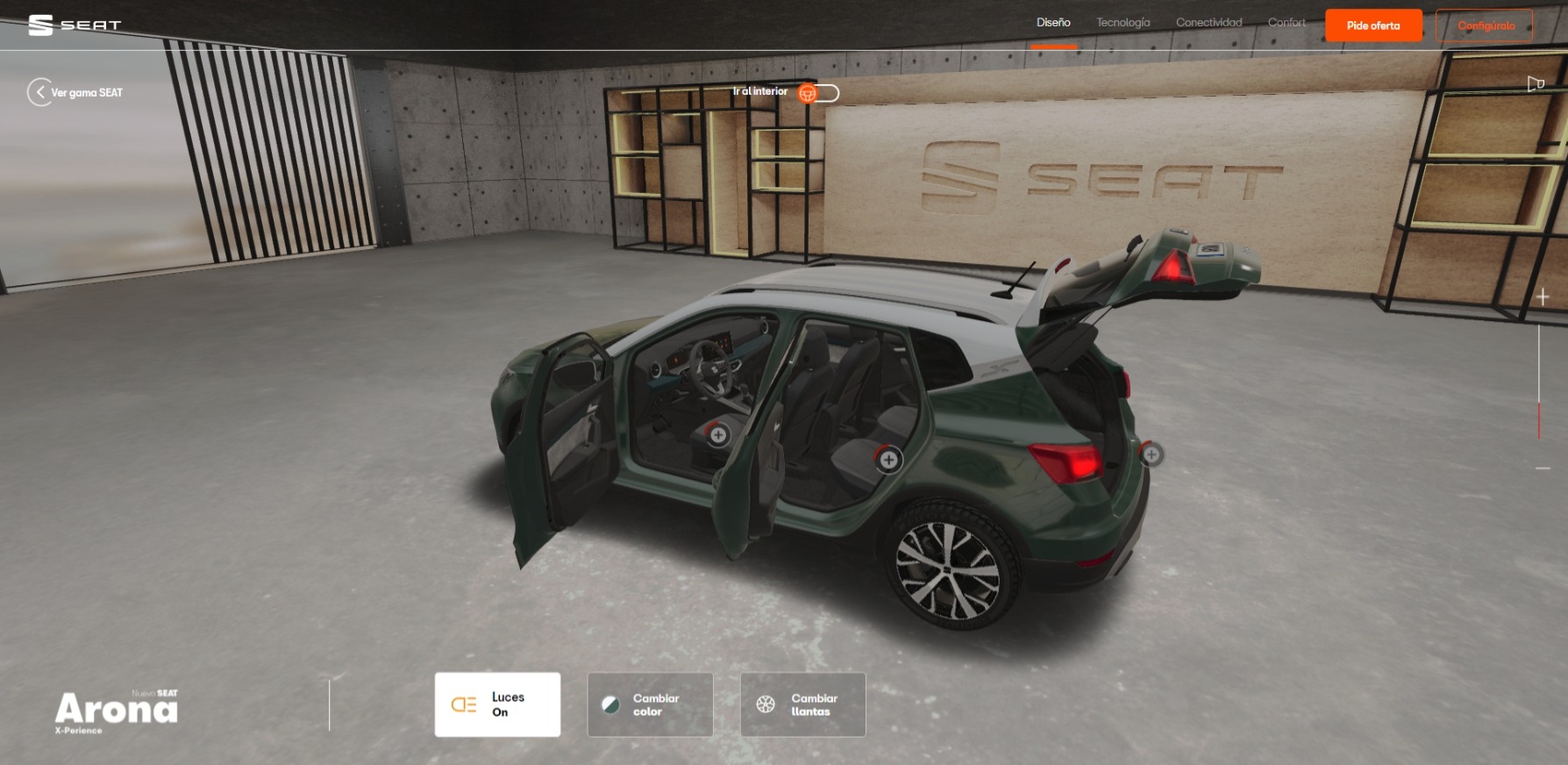Click the orange Pide oferta button
This screenshot has width=1568, height=765.
1372,25
